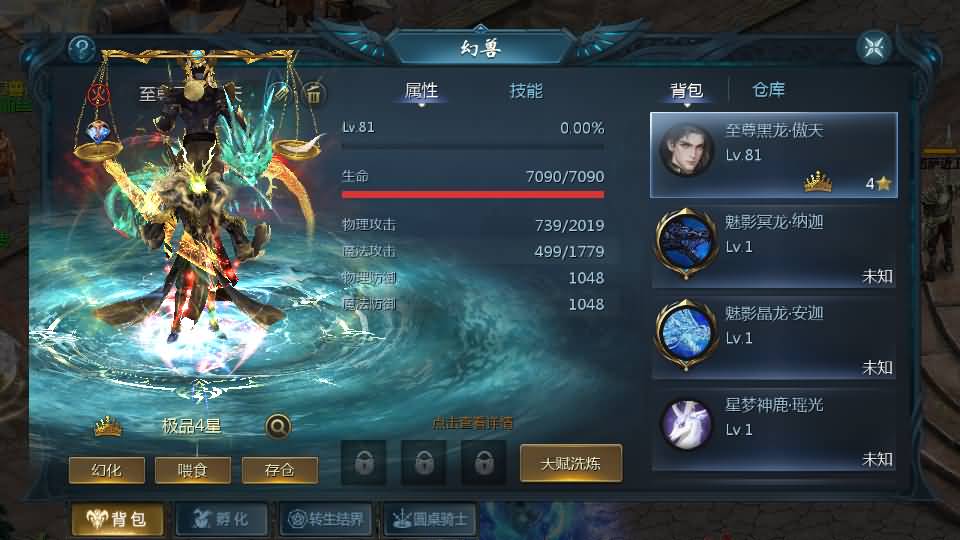Select the 属性 attributes tab
This screenshot has width=960, height=540.
tap(421, 91)
